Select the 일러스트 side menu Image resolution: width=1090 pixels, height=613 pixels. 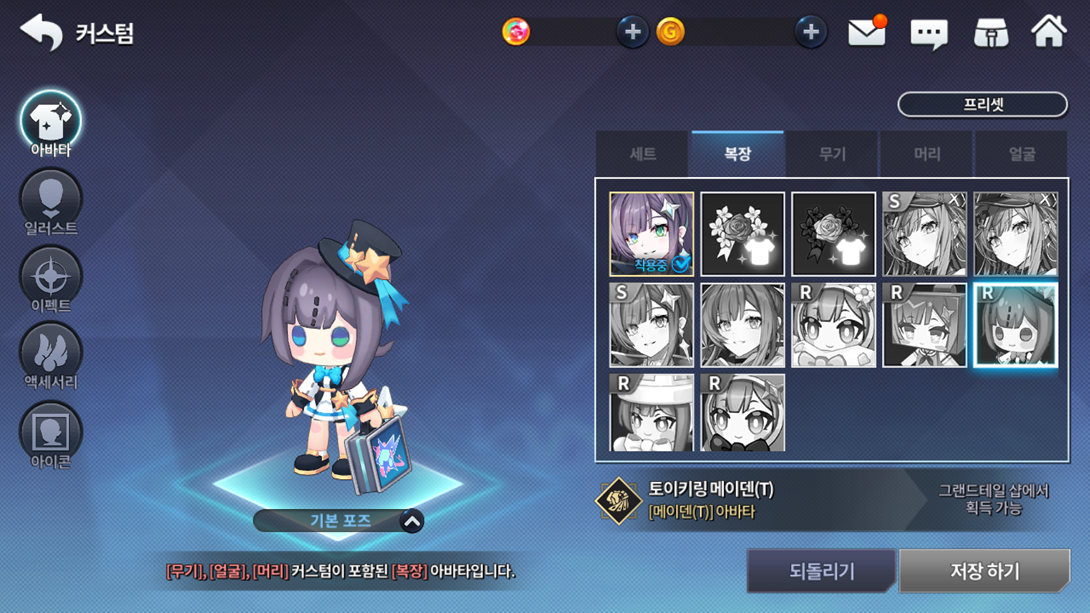[x=51, y=203]
